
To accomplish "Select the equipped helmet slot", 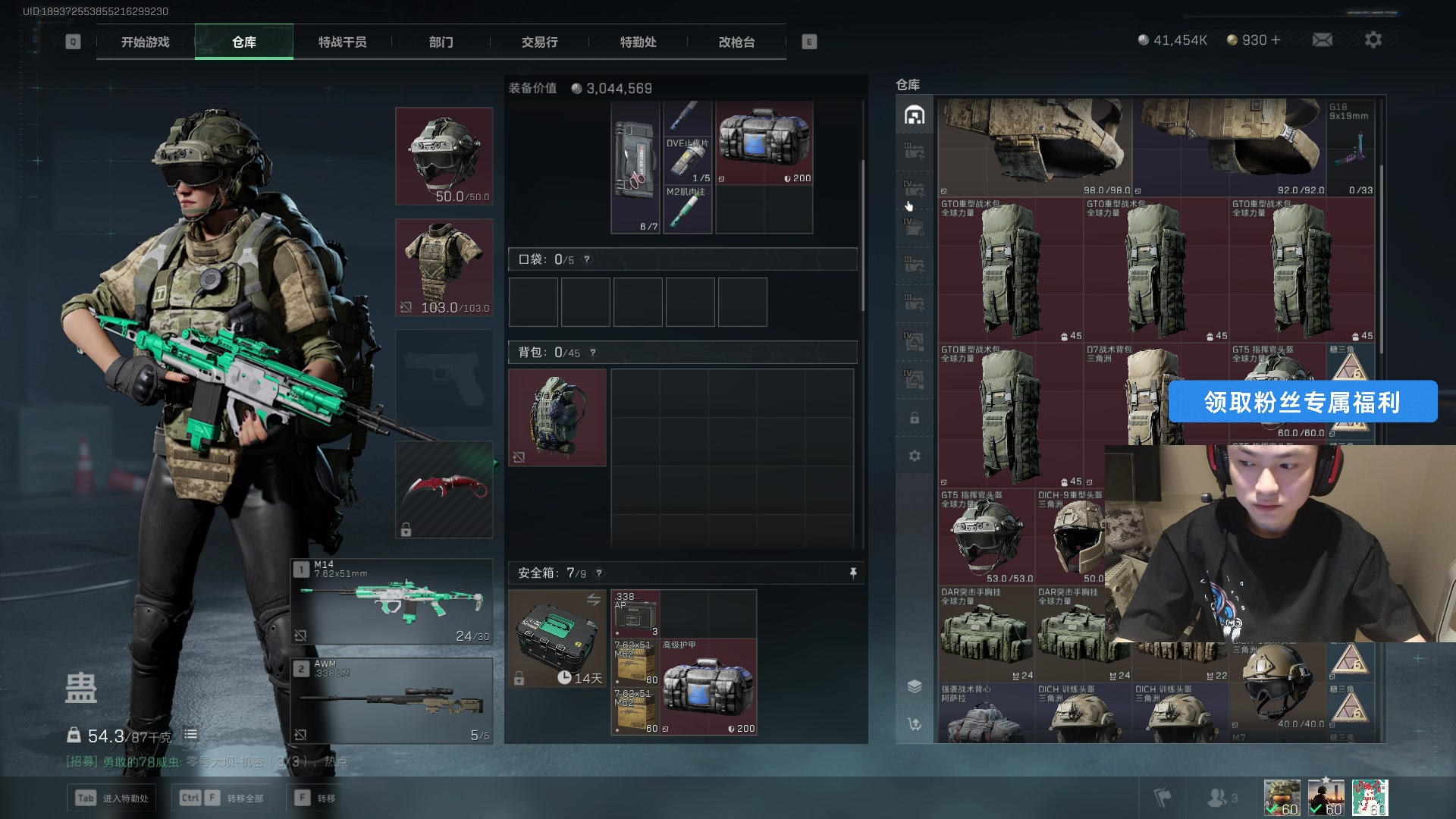I will (x=444, y=156).
